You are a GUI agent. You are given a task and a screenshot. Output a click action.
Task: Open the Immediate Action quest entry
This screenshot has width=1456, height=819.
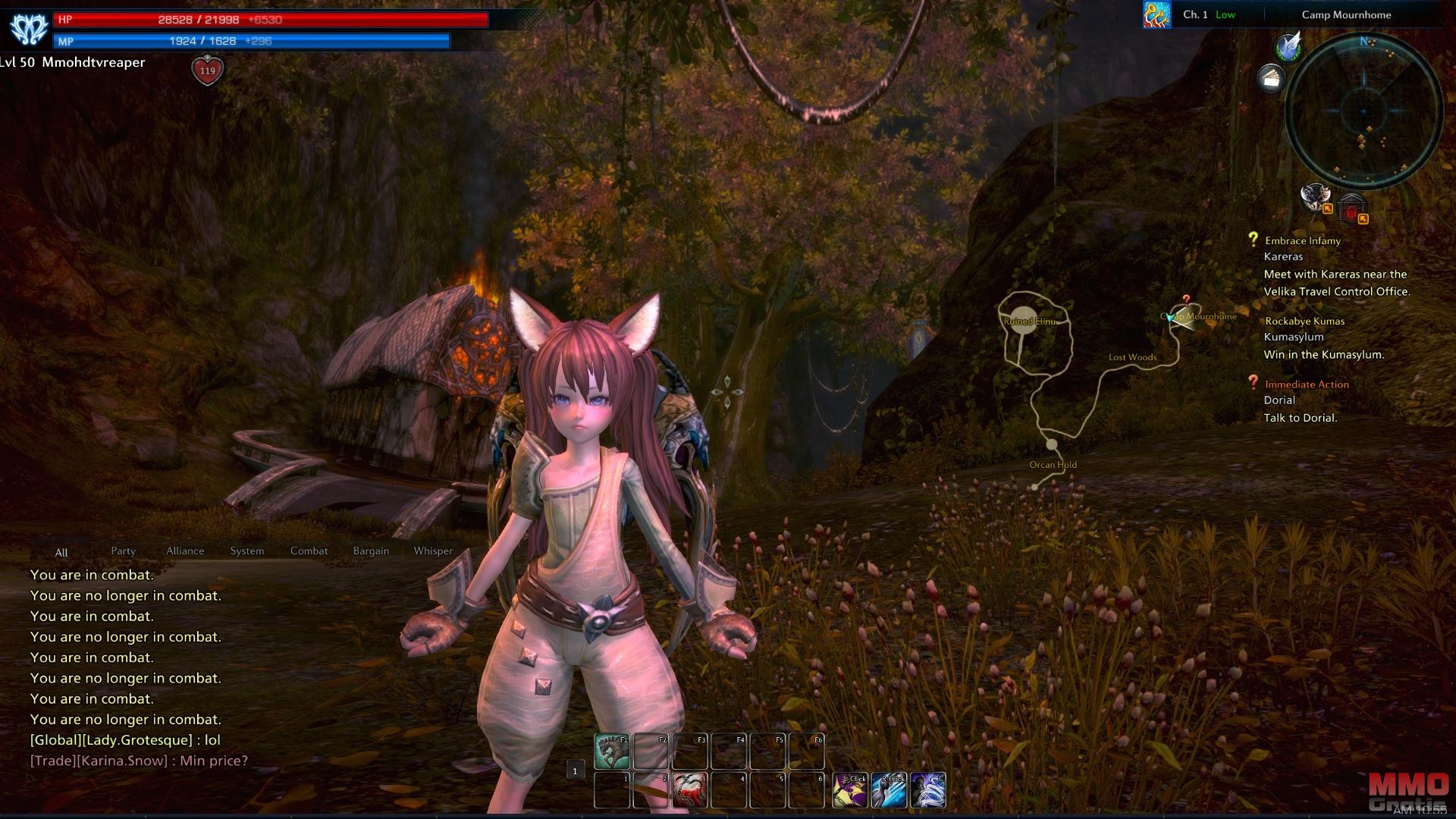pyautogui.click(x=1307, y=385)
